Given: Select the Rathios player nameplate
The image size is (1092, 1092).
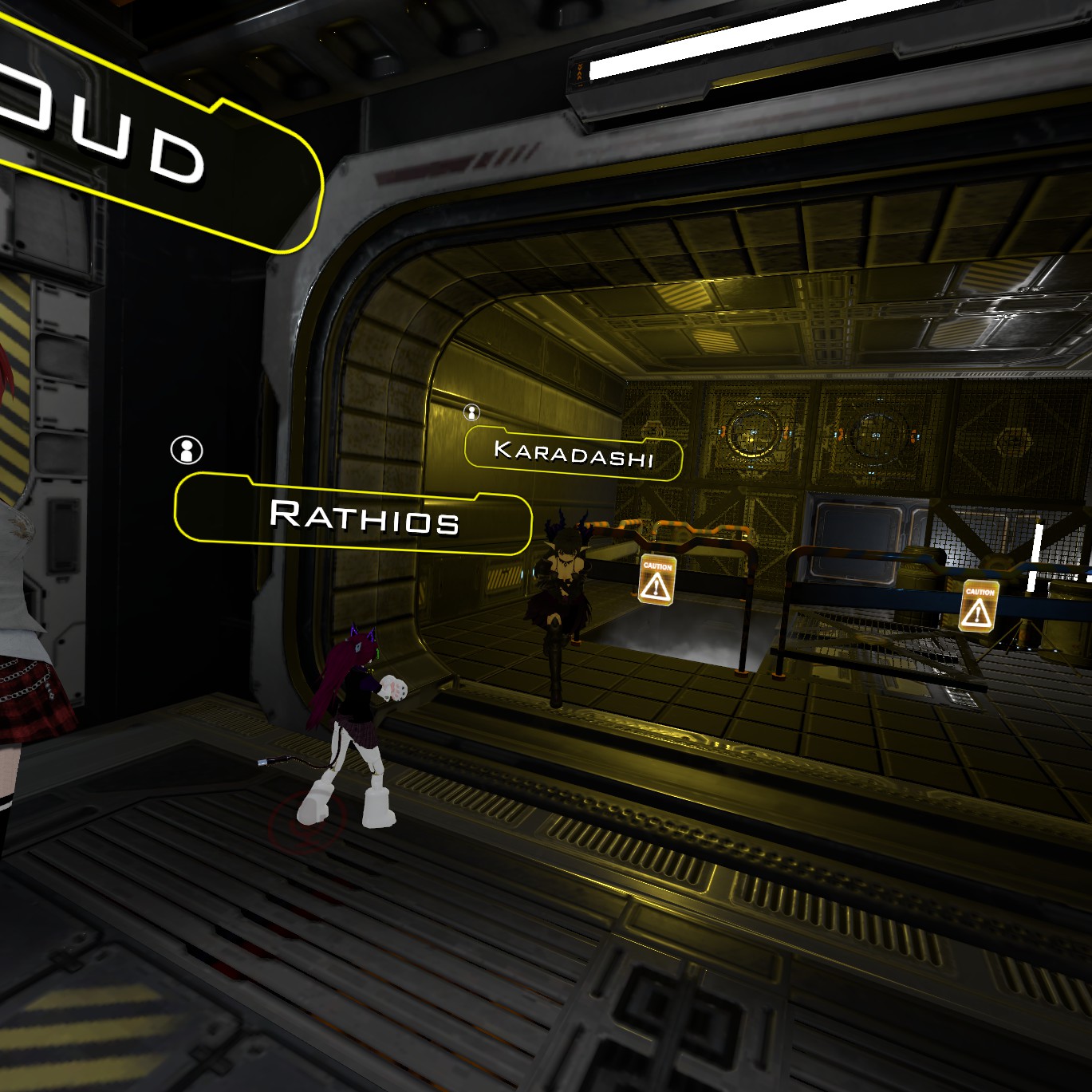Looking at the screenshot, I should 353,515.
